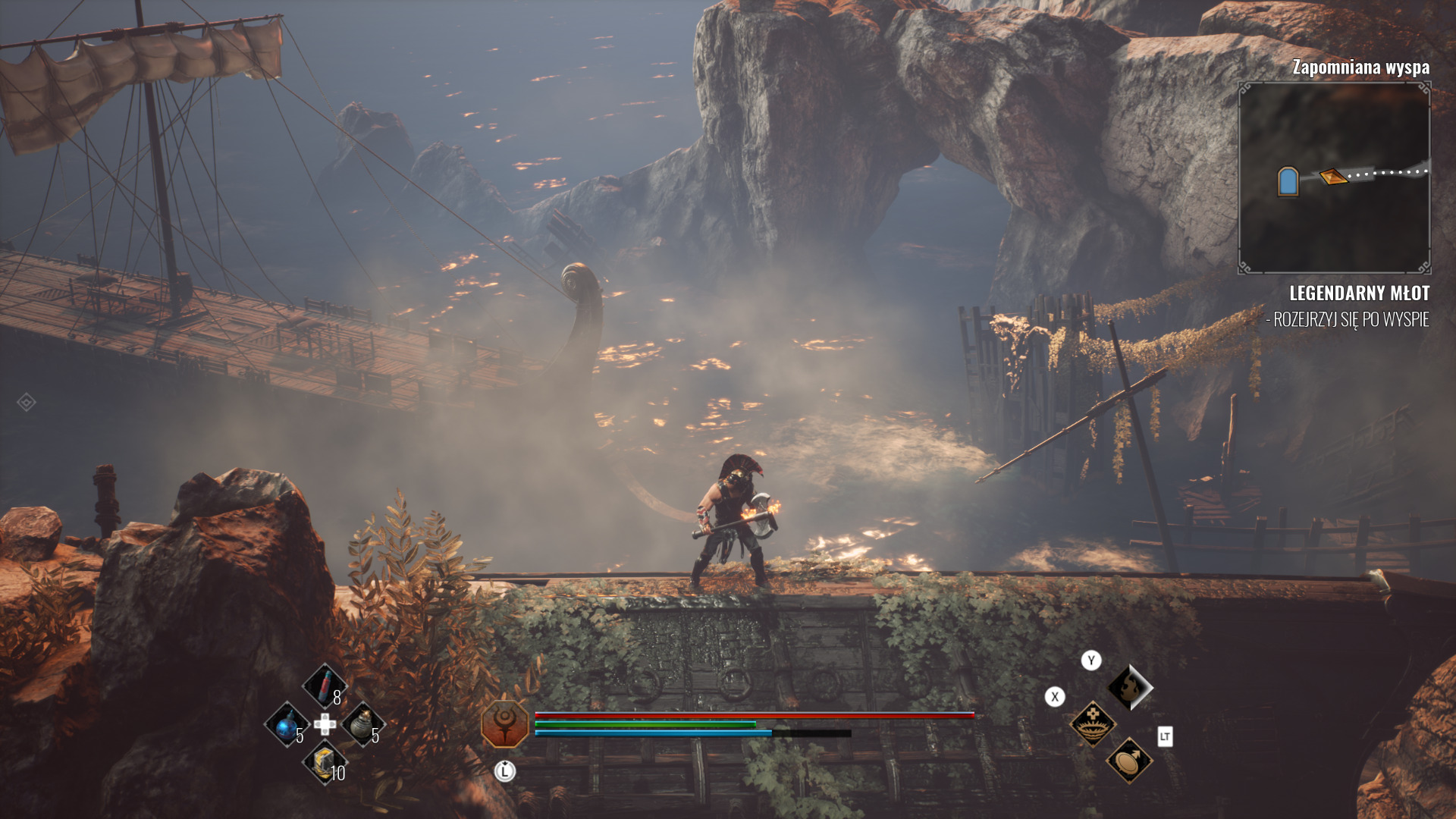Activate the flame ability icon
The width and height of the screenshot is (1456, 819).
point(1129,687)
